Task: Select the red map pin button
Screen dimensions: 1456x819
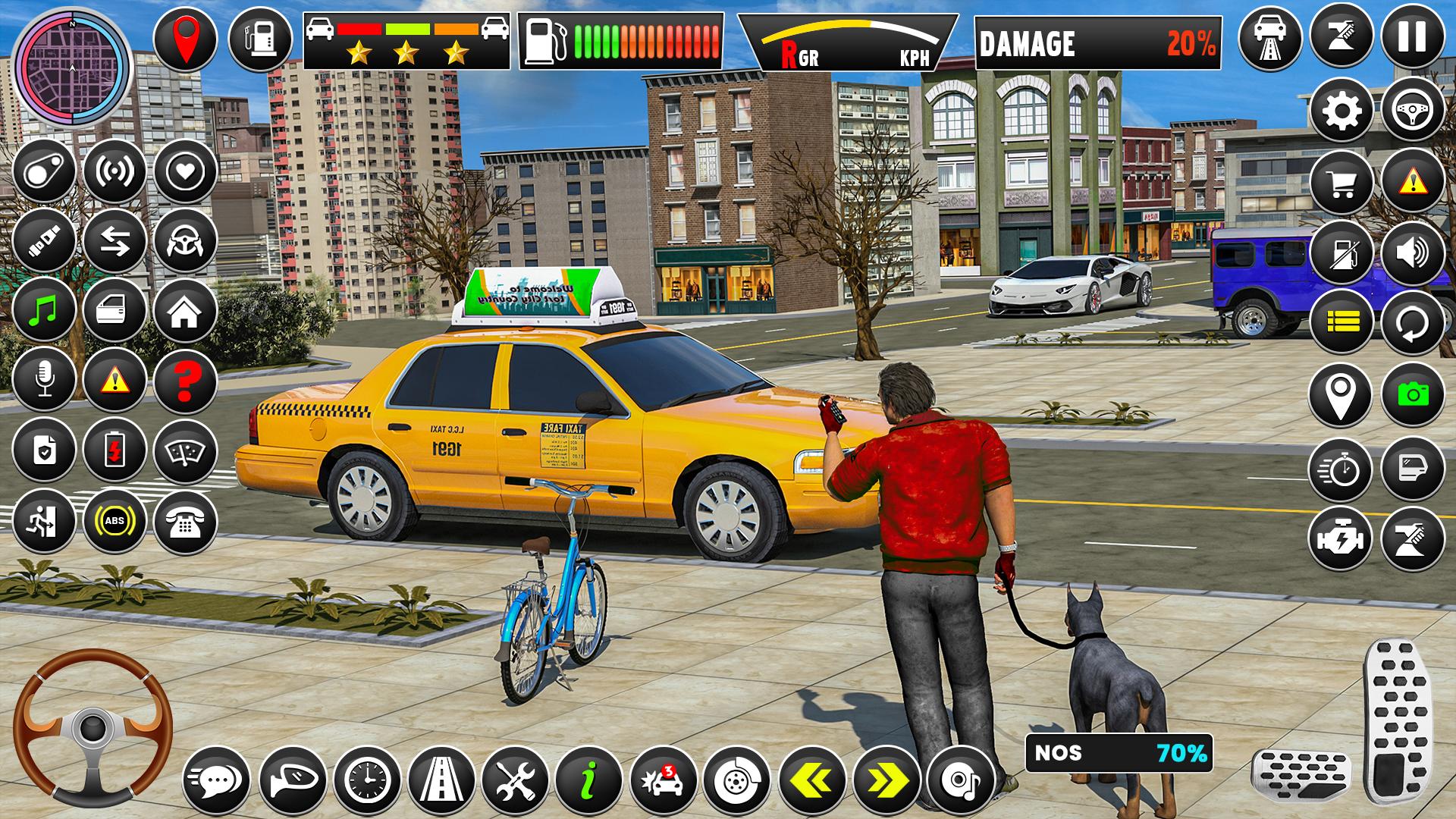Action: (185, 37)
